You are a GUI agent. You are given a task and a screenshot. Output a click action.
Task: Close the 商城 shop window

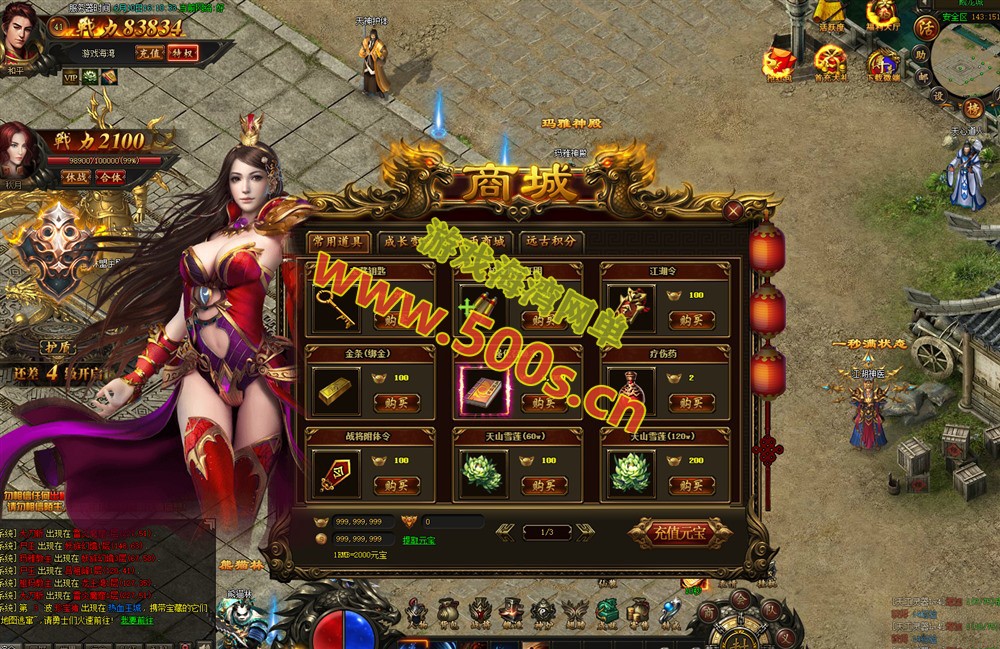point(734,211)
